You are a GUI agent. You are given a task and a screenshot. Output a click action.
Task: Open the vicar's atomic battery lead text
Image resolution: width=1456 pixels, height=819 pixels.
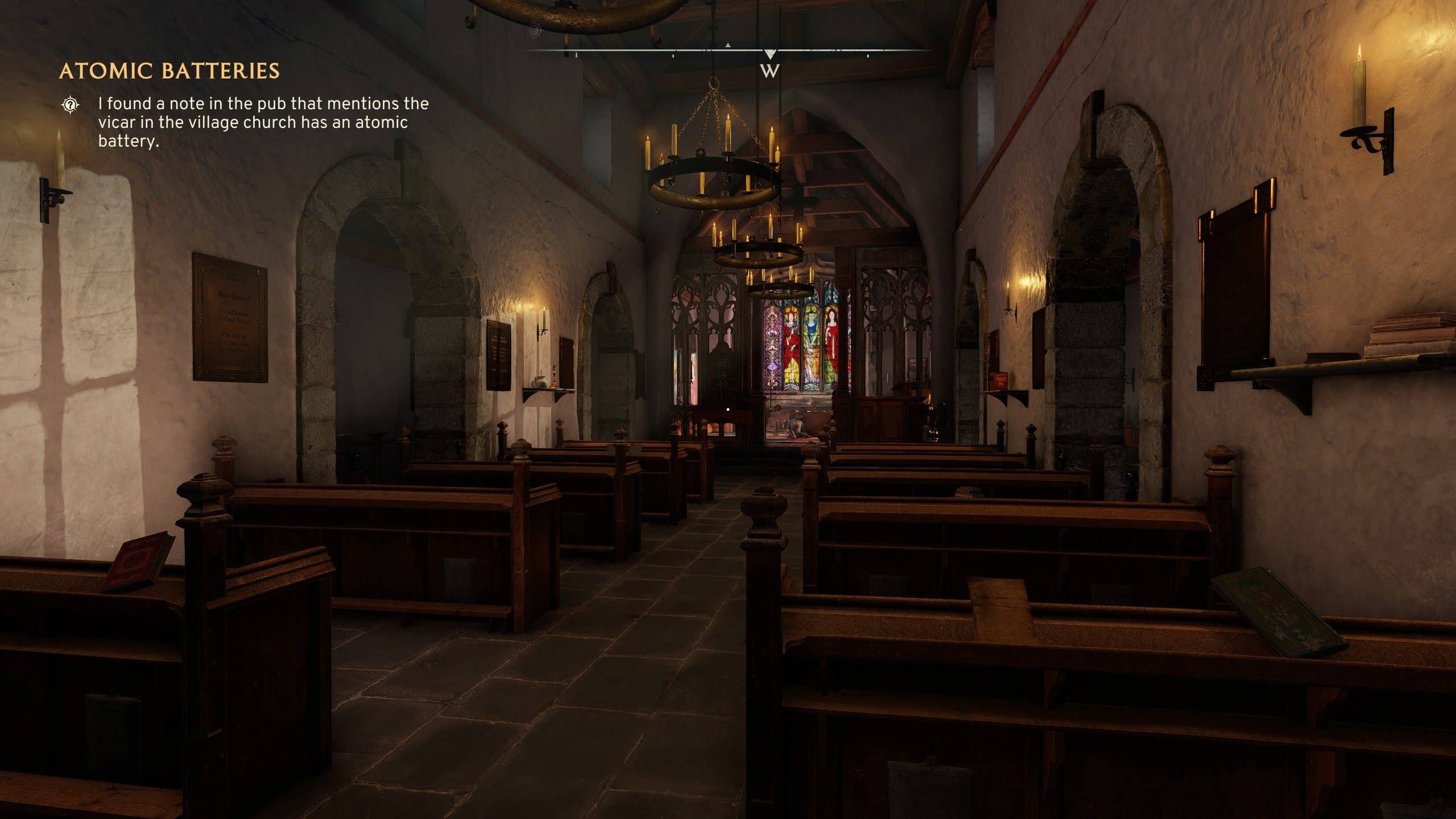click(x=263, y=122)
